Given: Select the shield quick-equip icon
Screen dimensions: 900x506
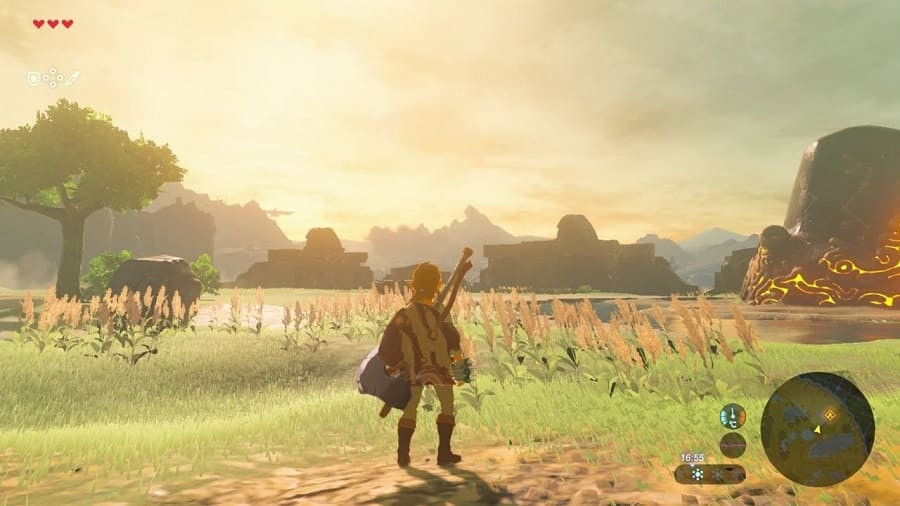Looking at the screenshot, I should point(33,78).
